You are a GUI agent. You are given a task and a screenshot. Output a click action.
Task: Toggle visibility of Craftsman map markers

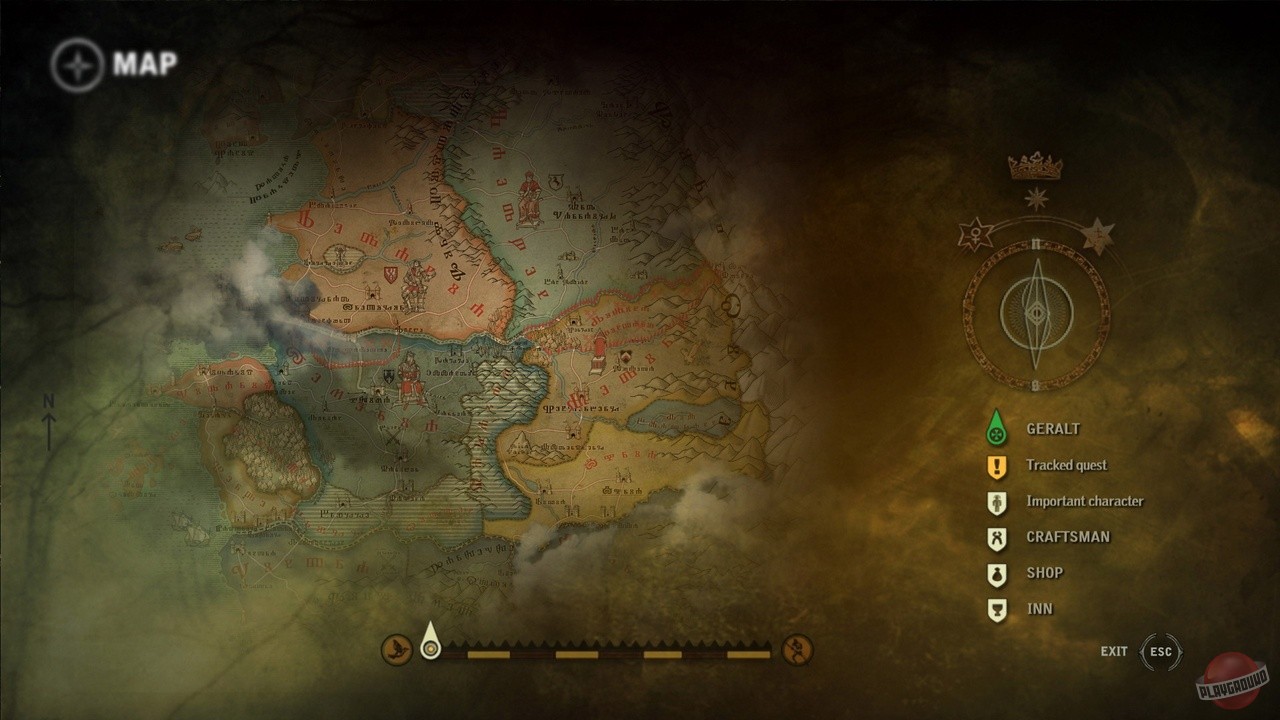(1070, 536)
